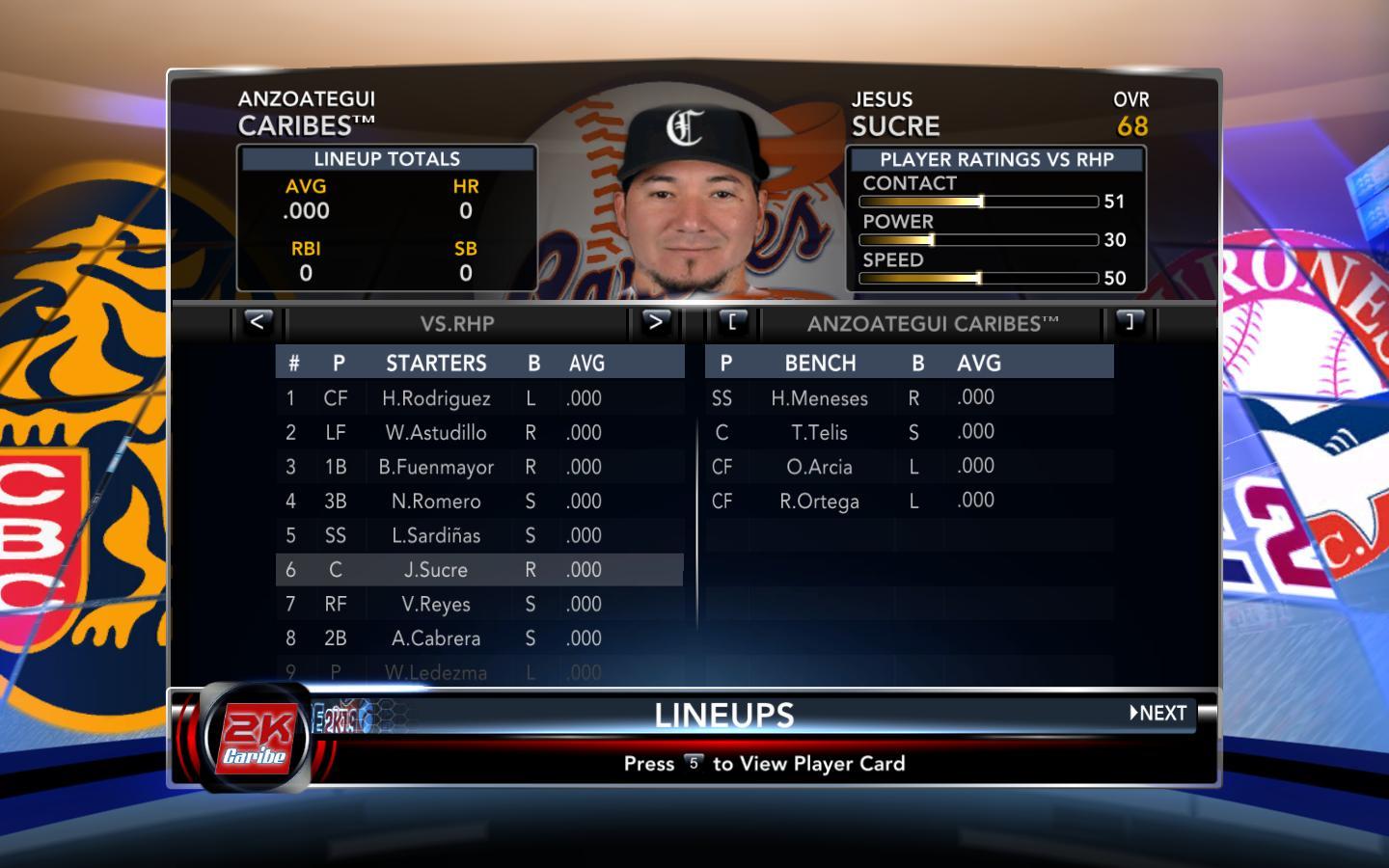Viewport: 1389px width, 868px height.
Task: Select the highlighted J.Sucre row
Action: 436,570
